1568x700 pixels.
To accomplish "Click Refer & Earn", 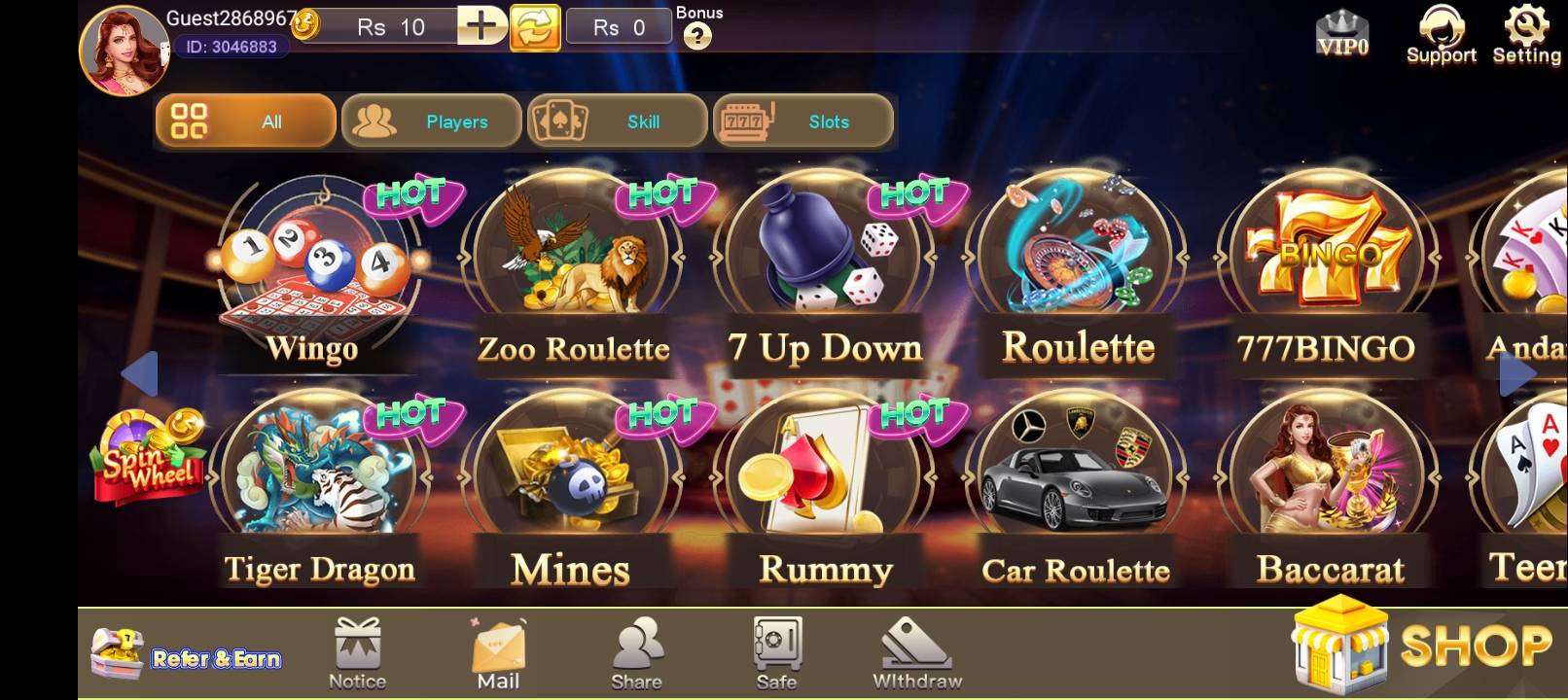I will [185, 651].
